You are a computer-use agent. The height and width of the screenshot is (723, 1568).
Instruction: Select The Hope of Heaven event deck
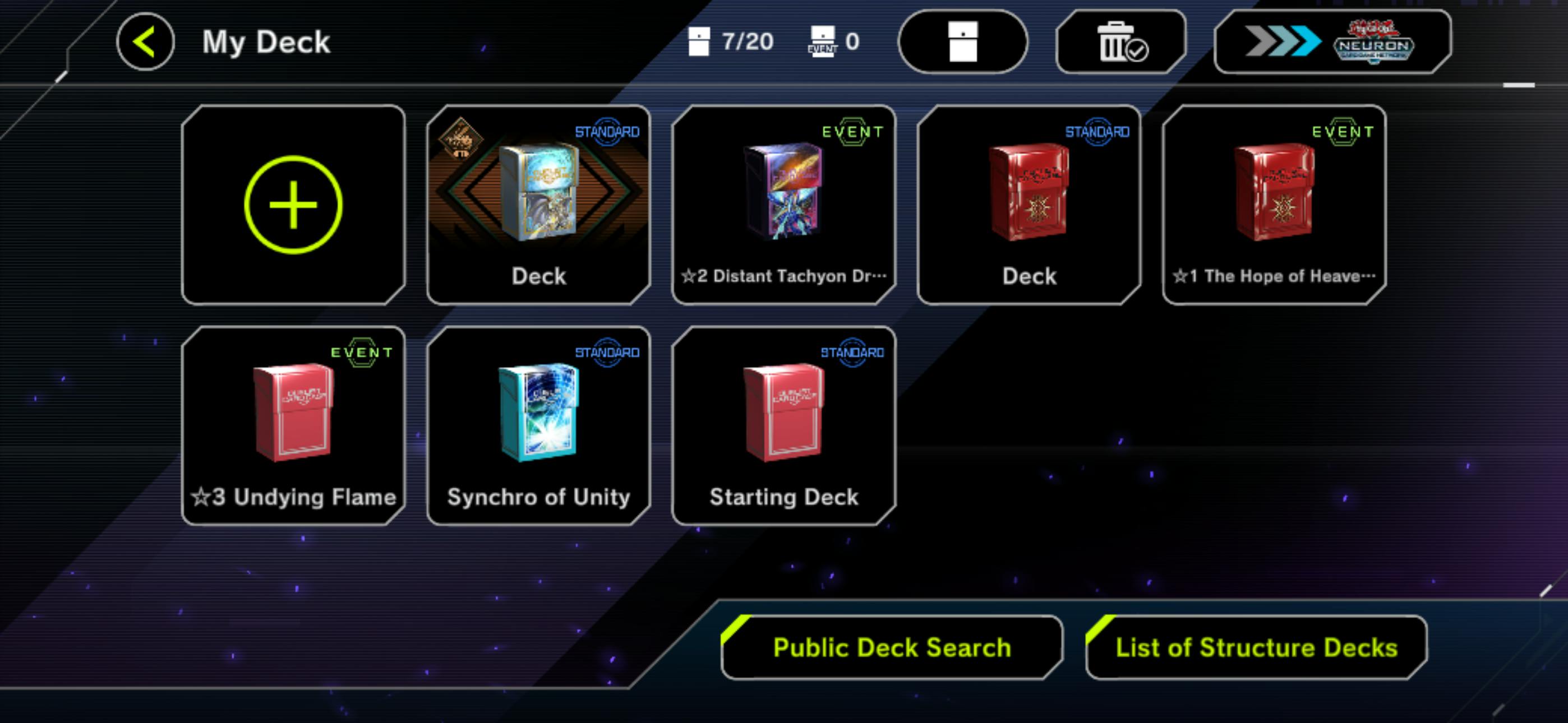click(1274, 205)
